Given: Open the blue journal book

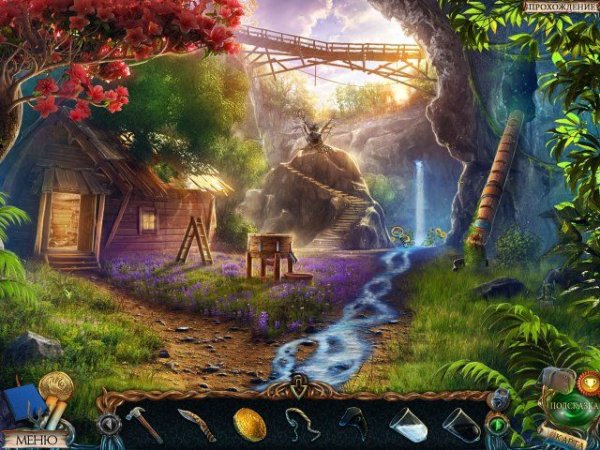Looking at the screenshot, I should (24, 405).
